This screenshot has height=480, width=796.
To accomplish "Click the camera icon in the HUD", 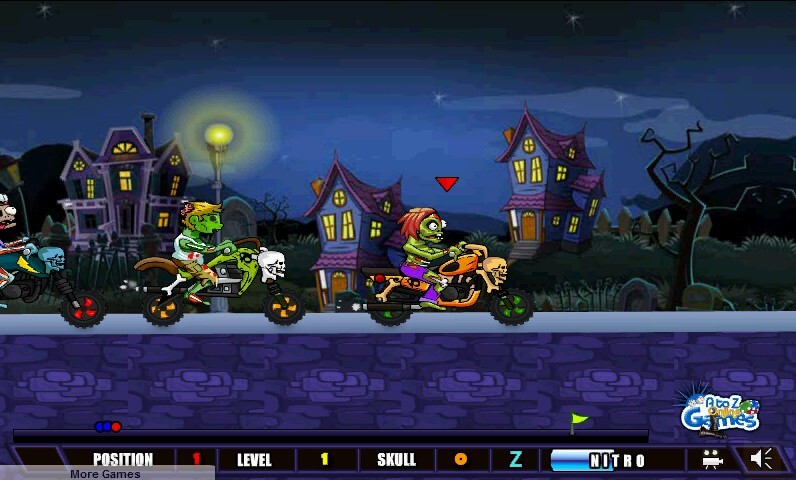I will [x=712, y=460].
